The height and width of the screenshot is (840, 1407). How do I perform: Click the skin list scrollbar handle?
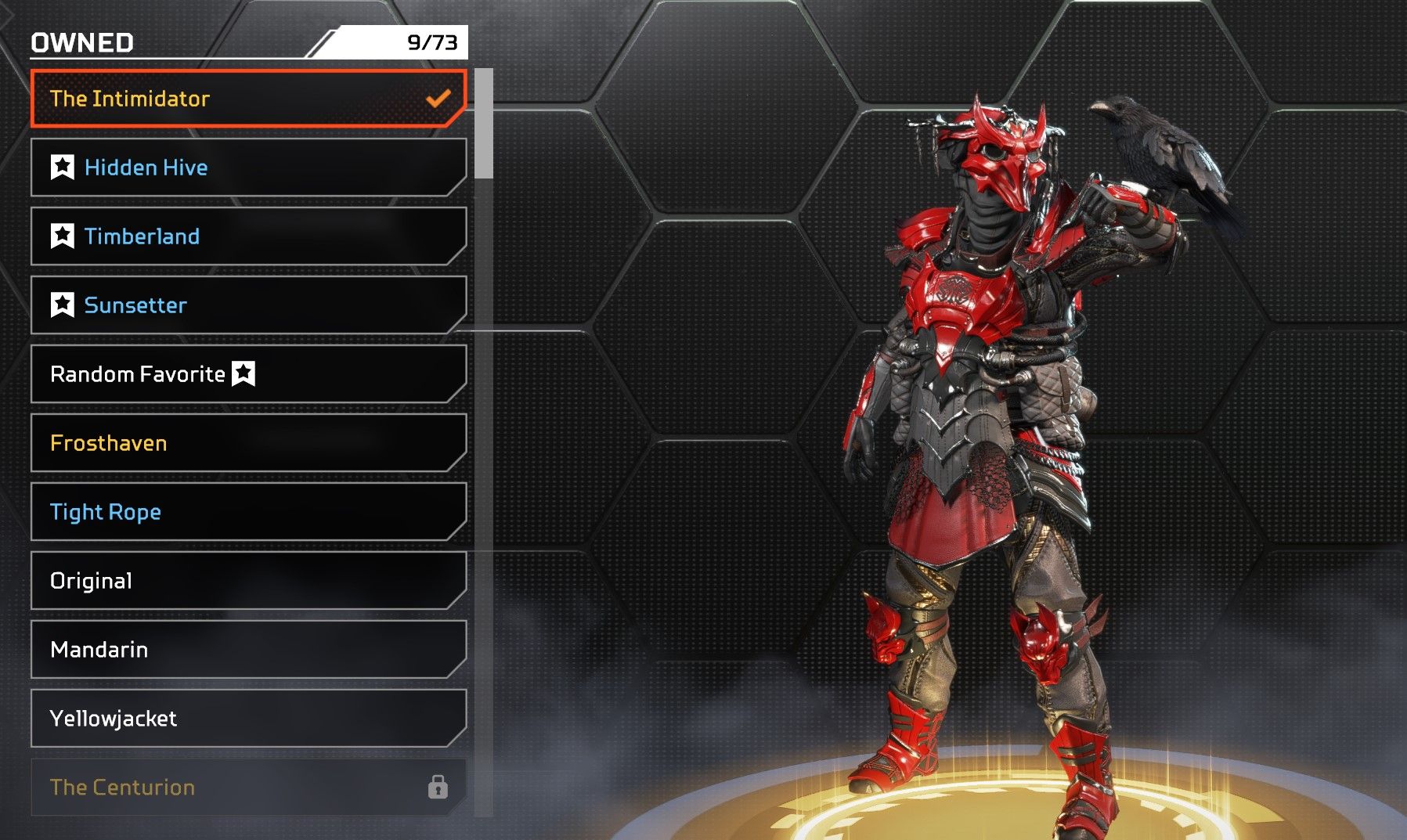[484, 124]
